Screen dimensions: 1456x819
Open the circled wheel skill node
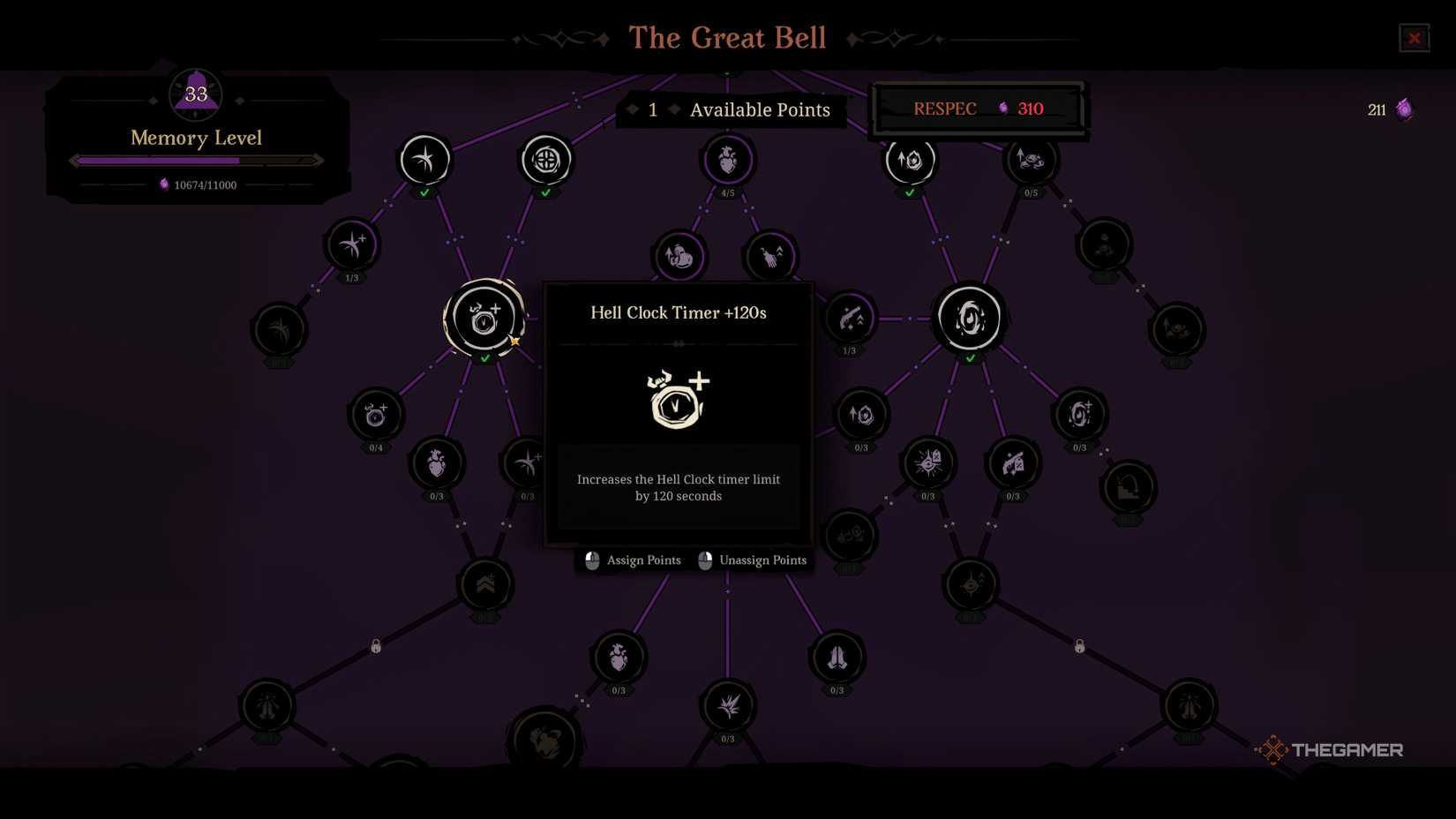pyautogui.click(x=545, y=160)
